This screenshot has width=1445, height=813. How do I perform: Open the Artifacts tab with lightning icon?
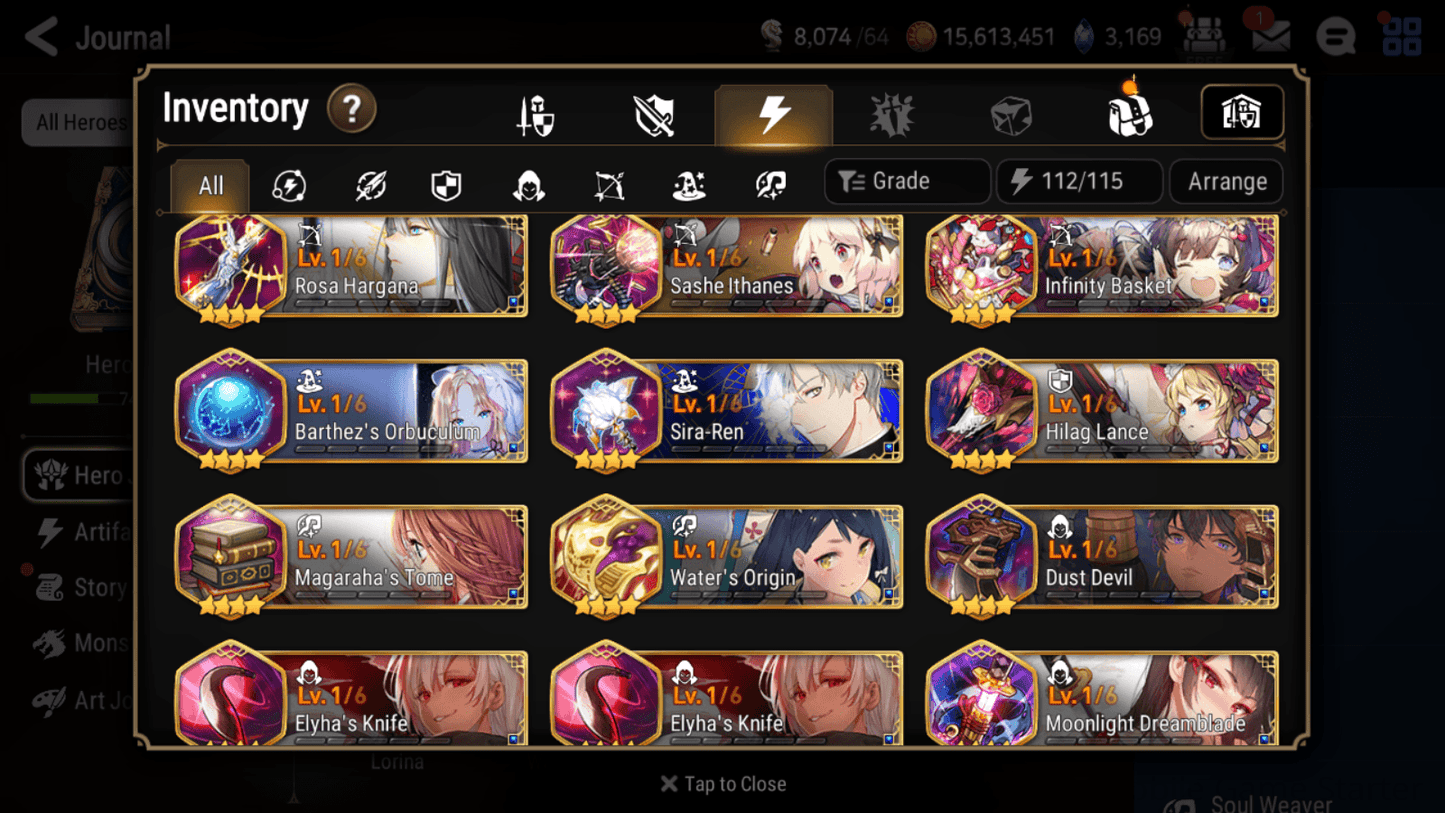[x=774, y=113]
